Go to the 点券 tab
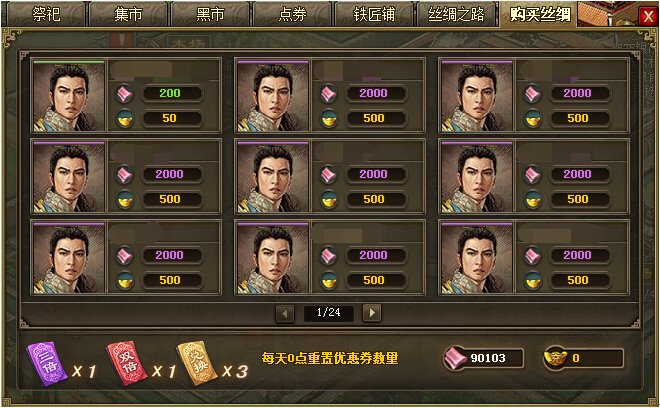Viewport: 660px width, 408px height. click(x=292, y=14)
